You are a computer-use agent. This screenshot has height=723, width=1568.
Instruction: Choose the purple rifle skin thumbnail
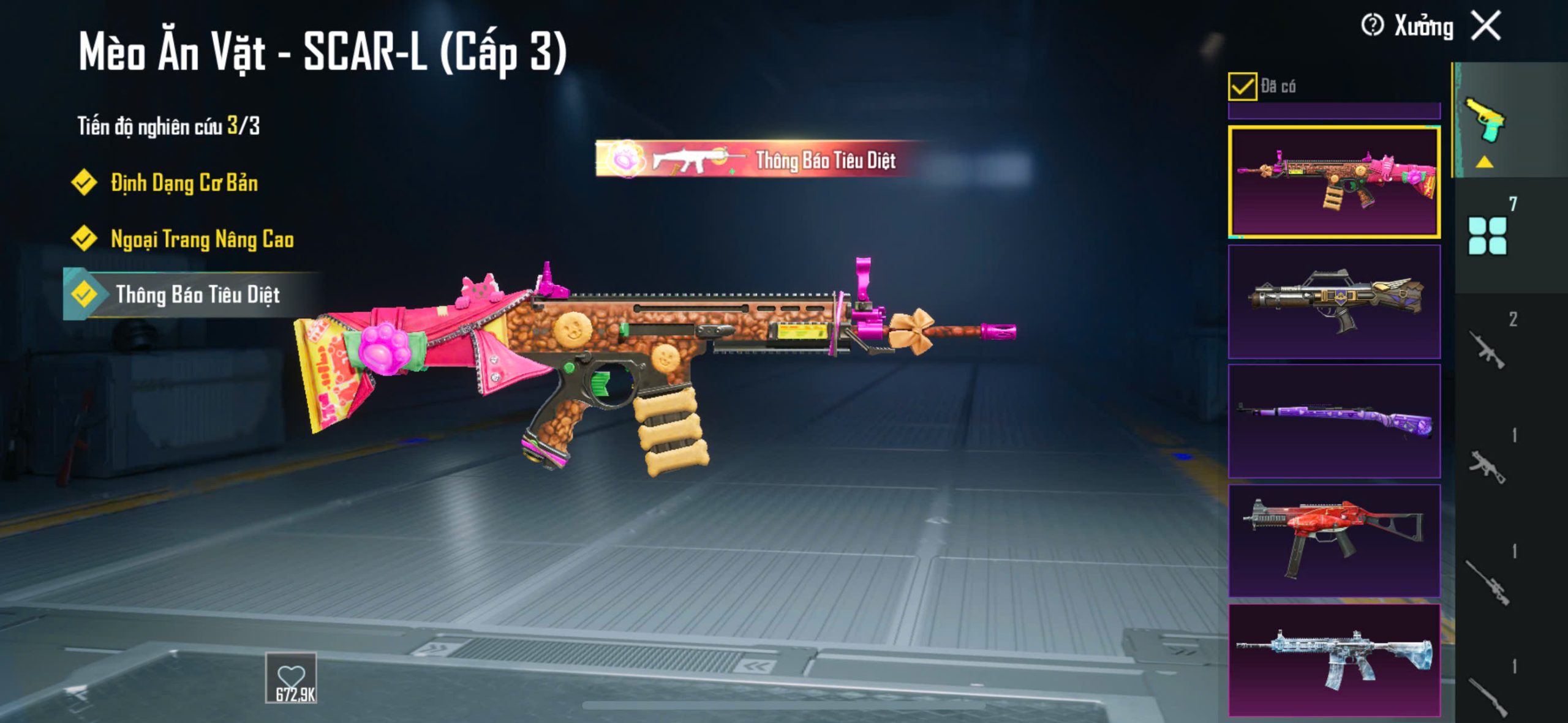(1334, 421)
